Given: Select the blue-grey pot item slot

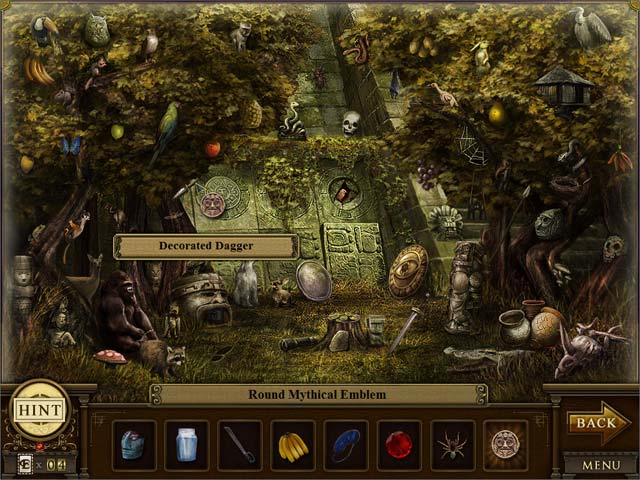Looking at the screenshot, I should [x=134, y=445].
